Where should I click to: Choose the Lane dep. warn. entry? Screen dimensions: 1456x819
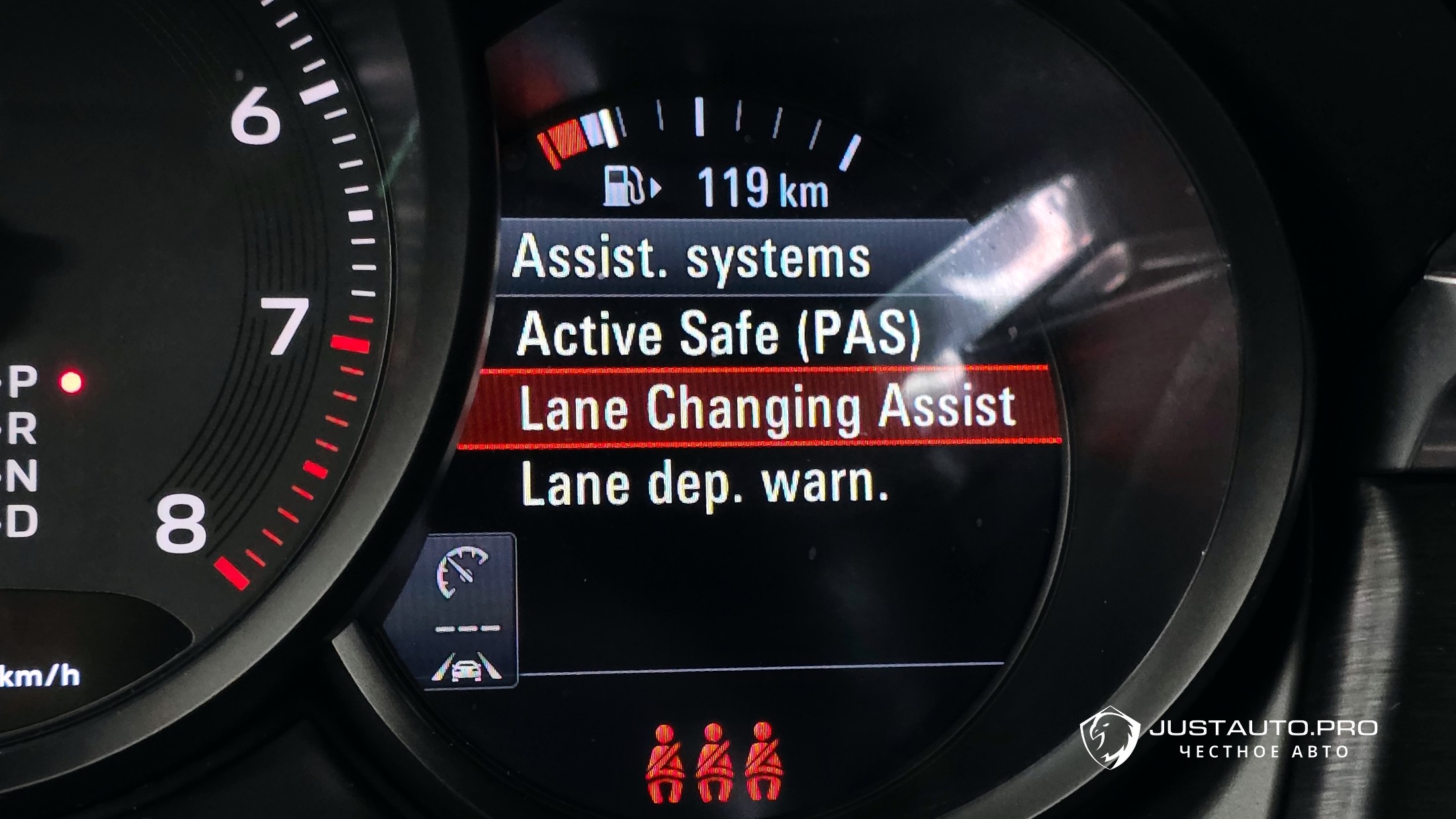click(704, 484)
